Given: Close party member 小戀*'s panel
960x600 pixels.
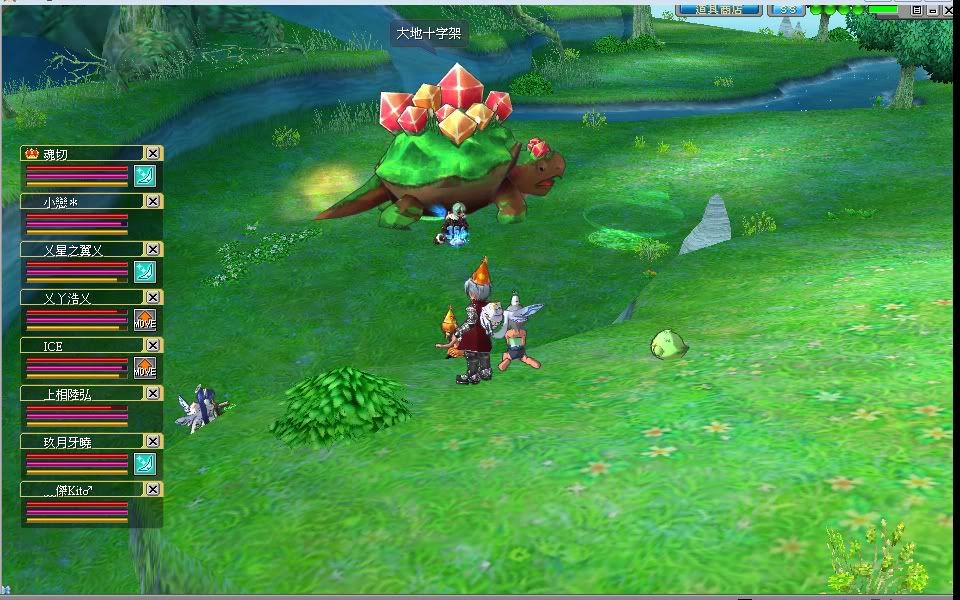Looking at the screenshot, I should pyautogui.click(x=153, y=201).
